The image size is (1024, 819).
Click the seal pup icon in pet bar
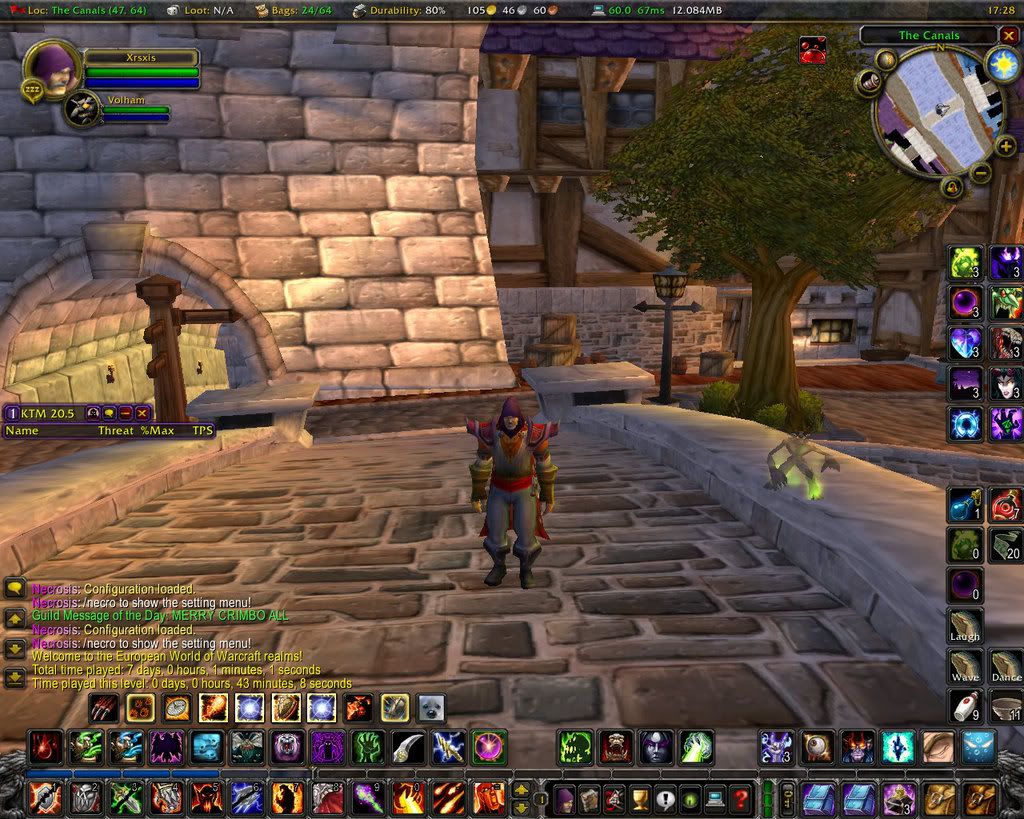tap(431, 708)
